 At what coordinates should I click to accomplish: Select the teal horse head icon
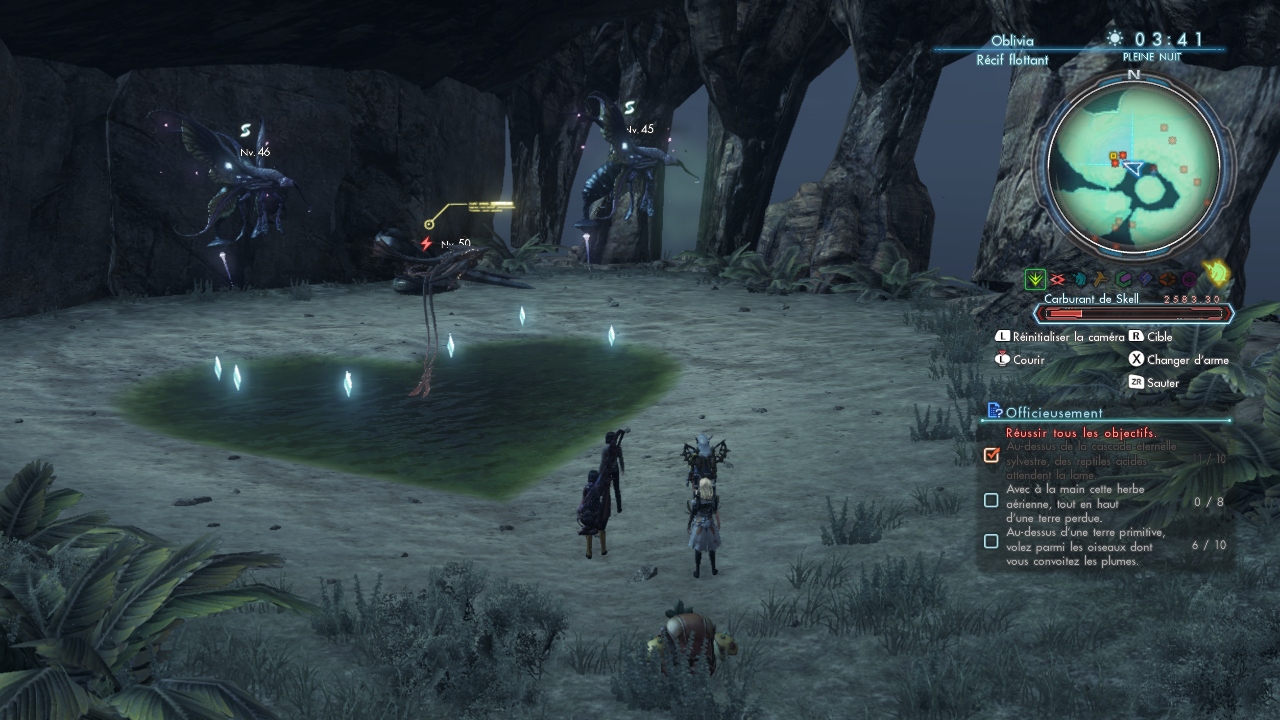(x=1079, y=280)
